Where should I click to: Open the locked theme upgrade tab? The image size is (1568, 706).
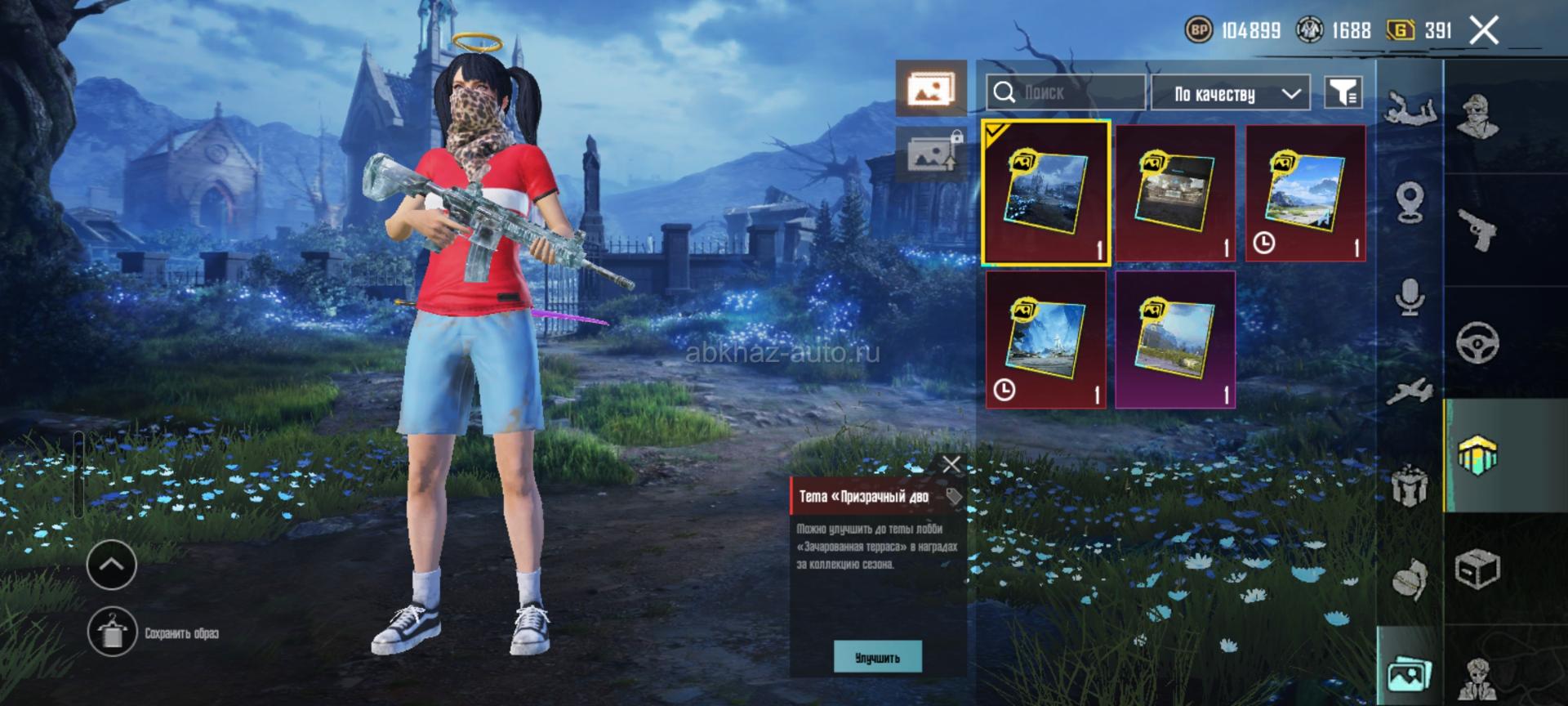[931, 153]
